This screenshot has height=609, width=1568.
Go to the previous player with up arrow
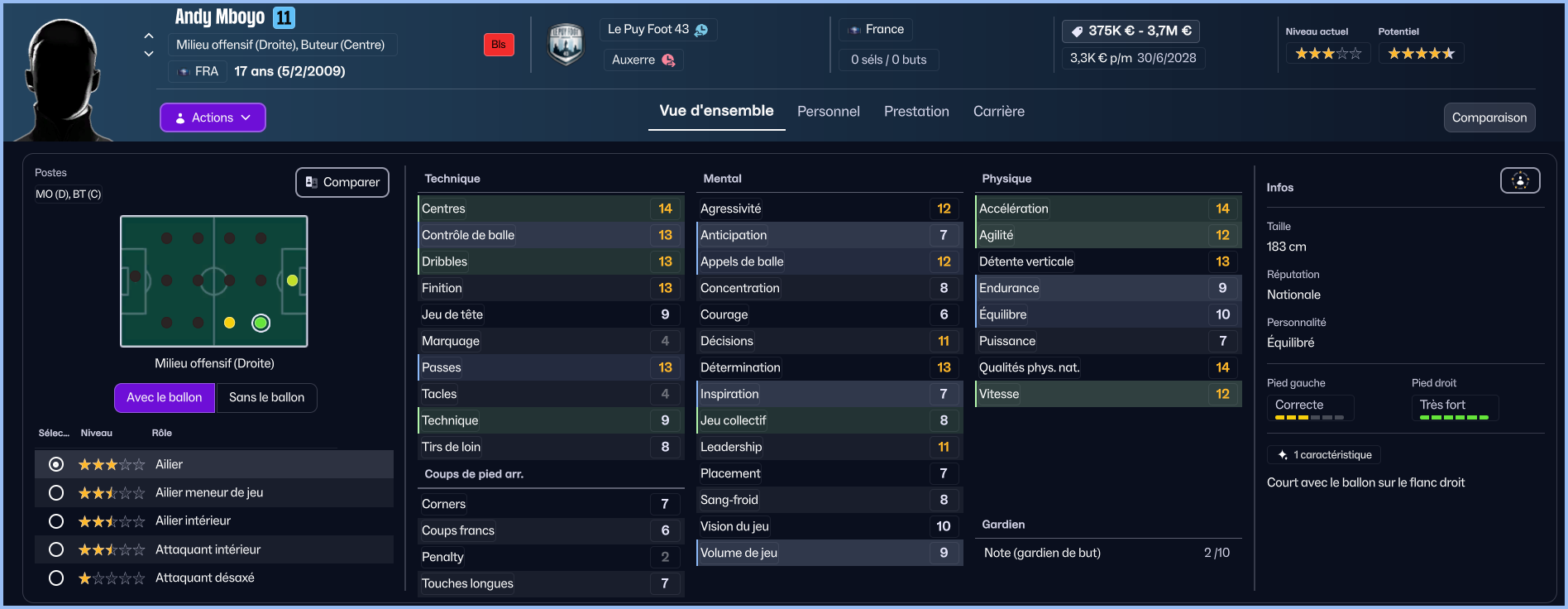[149, 36]
